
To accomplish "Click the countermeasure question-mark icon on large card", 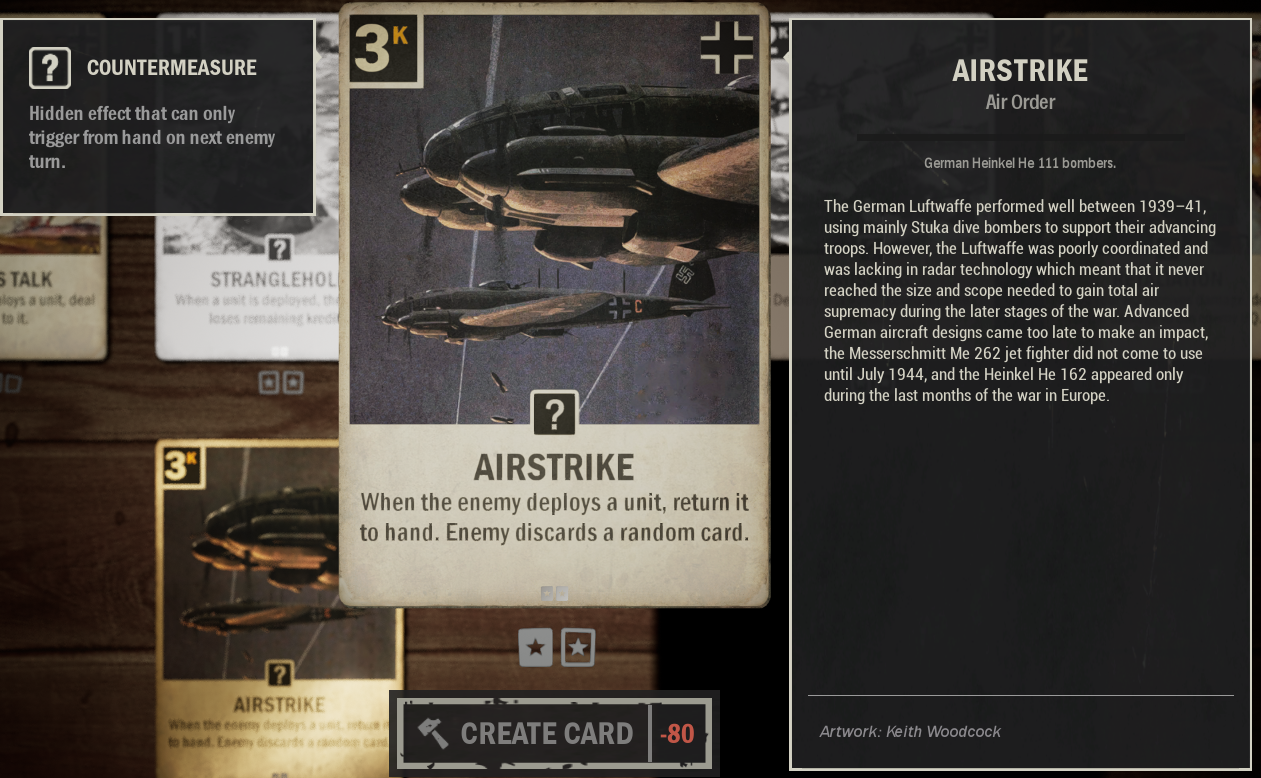I will tap(554, 413).
